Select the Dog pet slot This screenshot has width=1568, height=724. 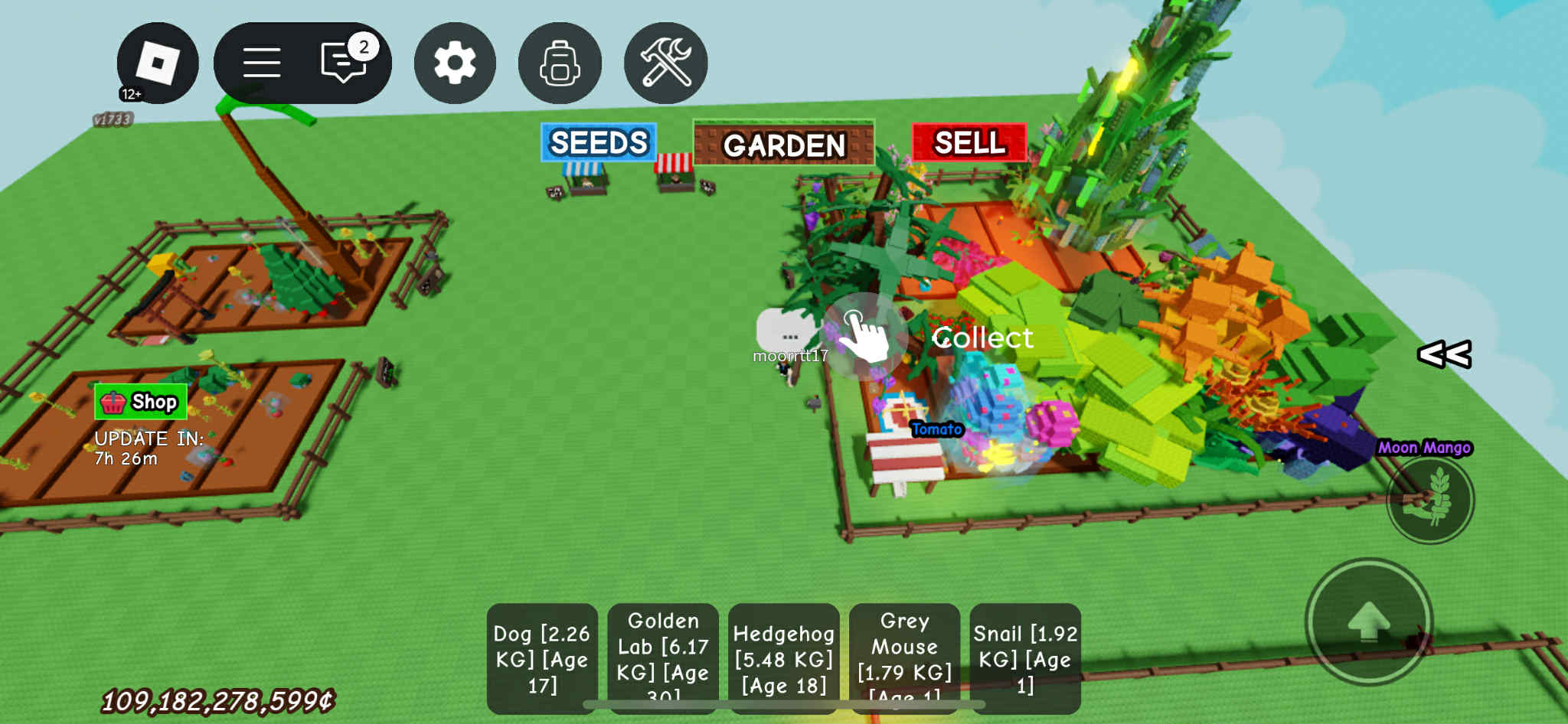[x=542, y=658]
